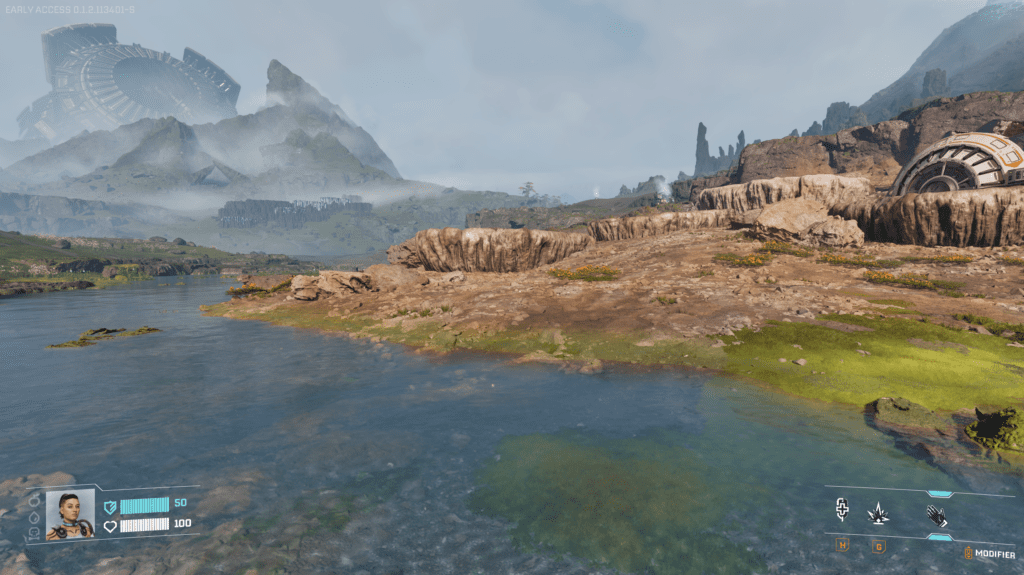
Task: Click the character portrait in the HUD
Action: point(70,514)
